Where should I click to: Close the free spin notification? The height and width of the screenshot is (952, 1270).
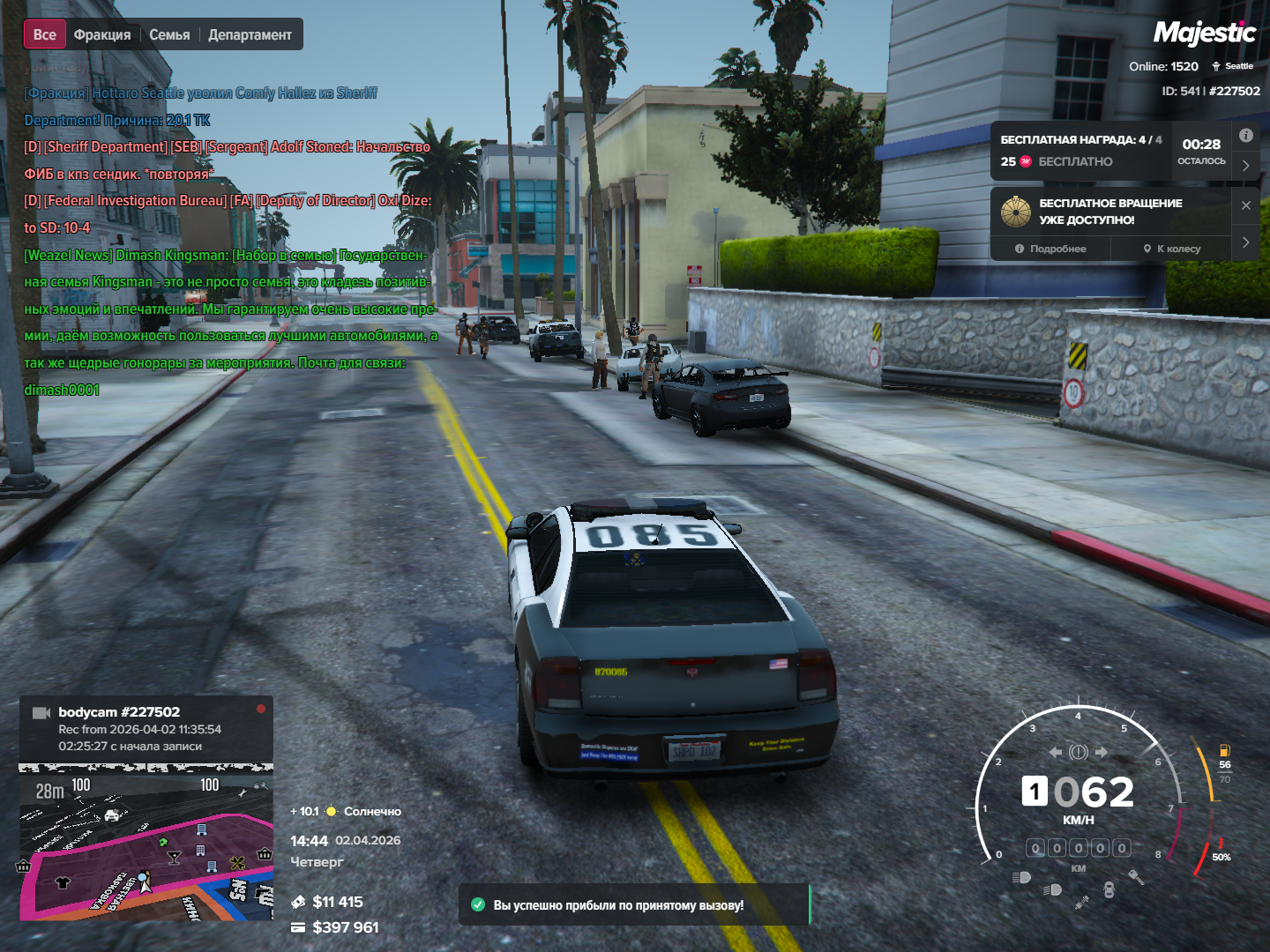coord(1245,205)
